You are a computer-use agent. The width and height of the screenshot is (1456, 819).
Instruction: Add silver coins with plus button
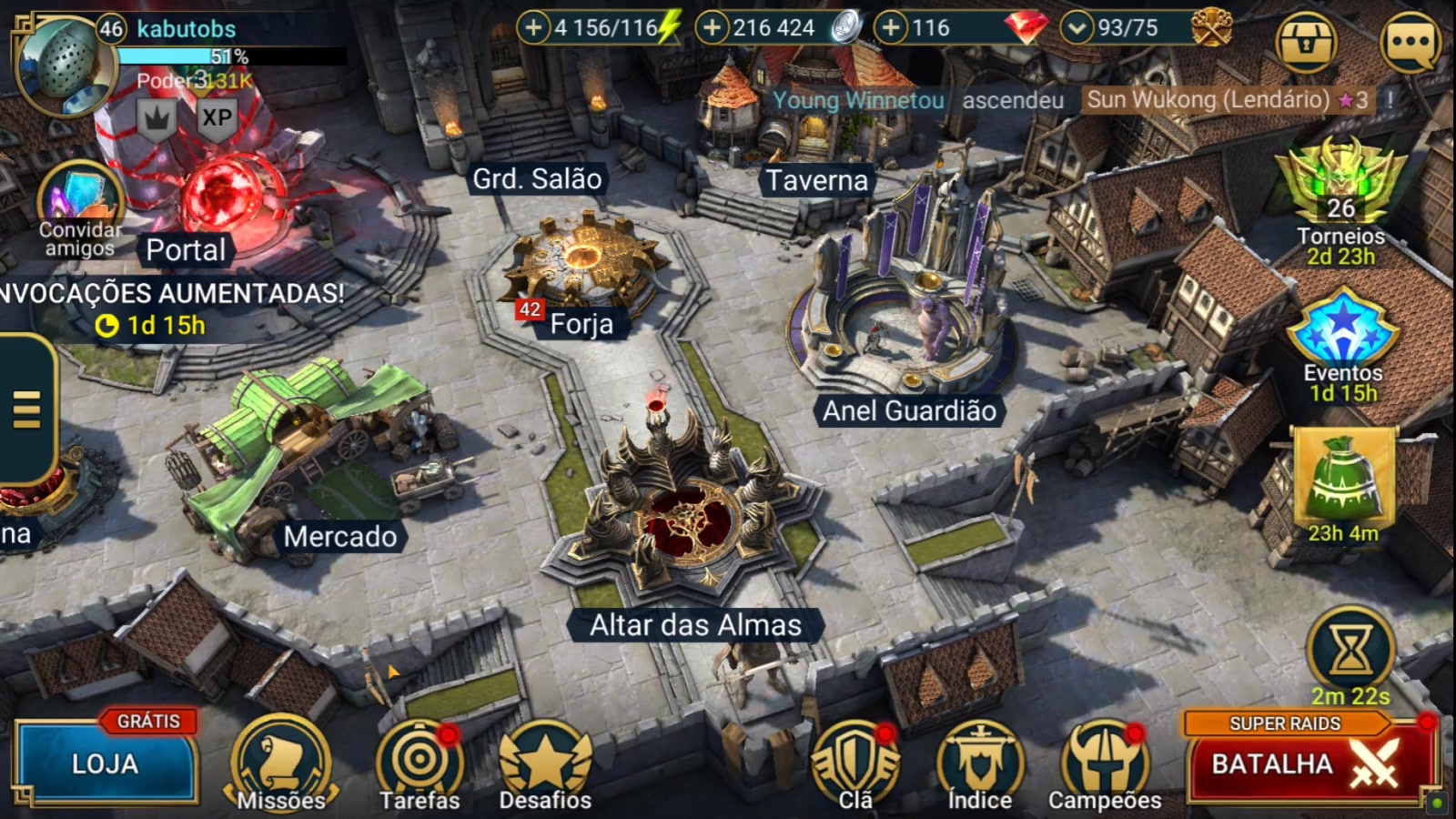(712, 28)
